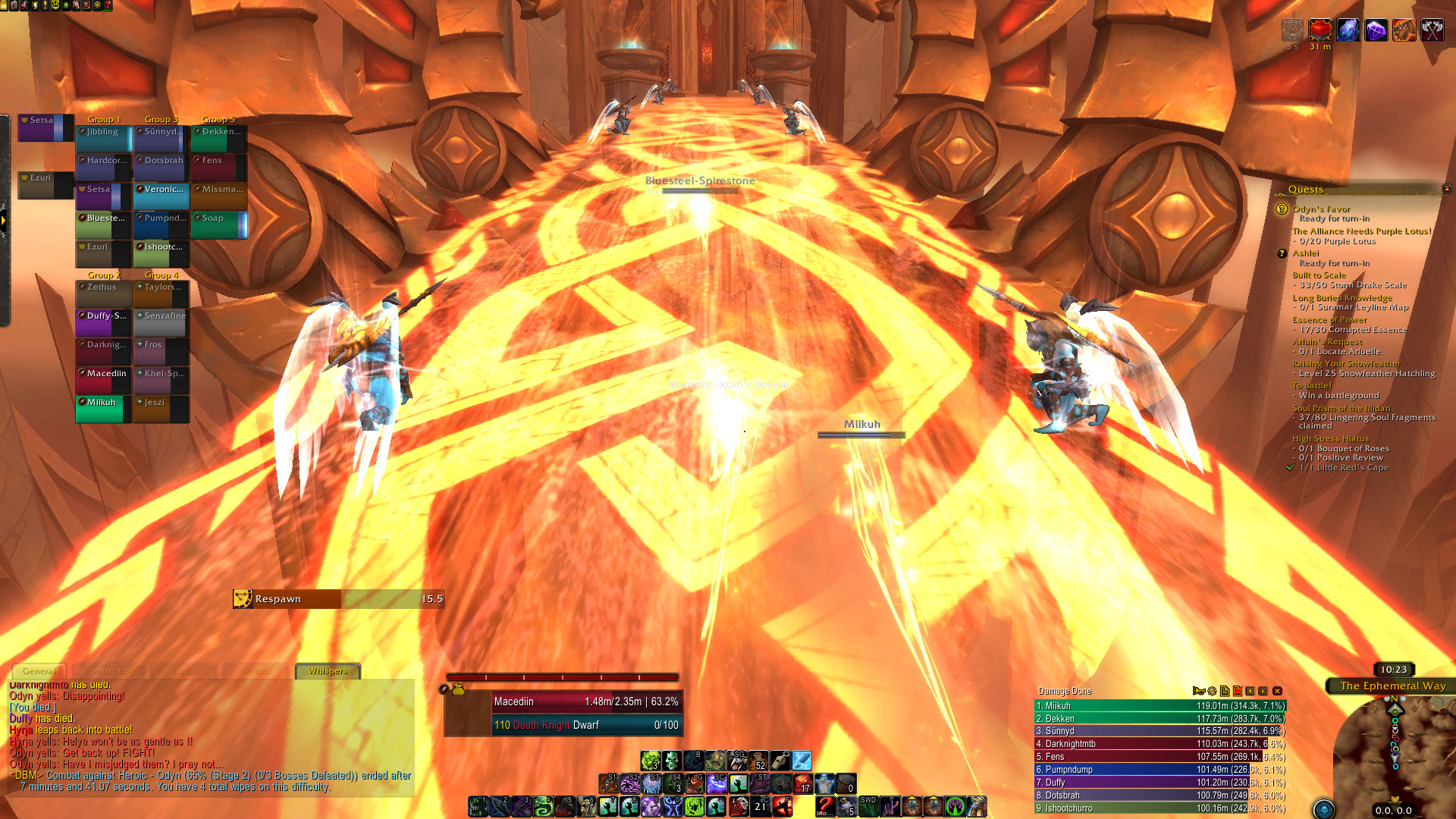Image resolution: width=1456 pixels, height=819 pixels.
Task: Collapse the Quests tracker header
Action: coord(1446,189)
